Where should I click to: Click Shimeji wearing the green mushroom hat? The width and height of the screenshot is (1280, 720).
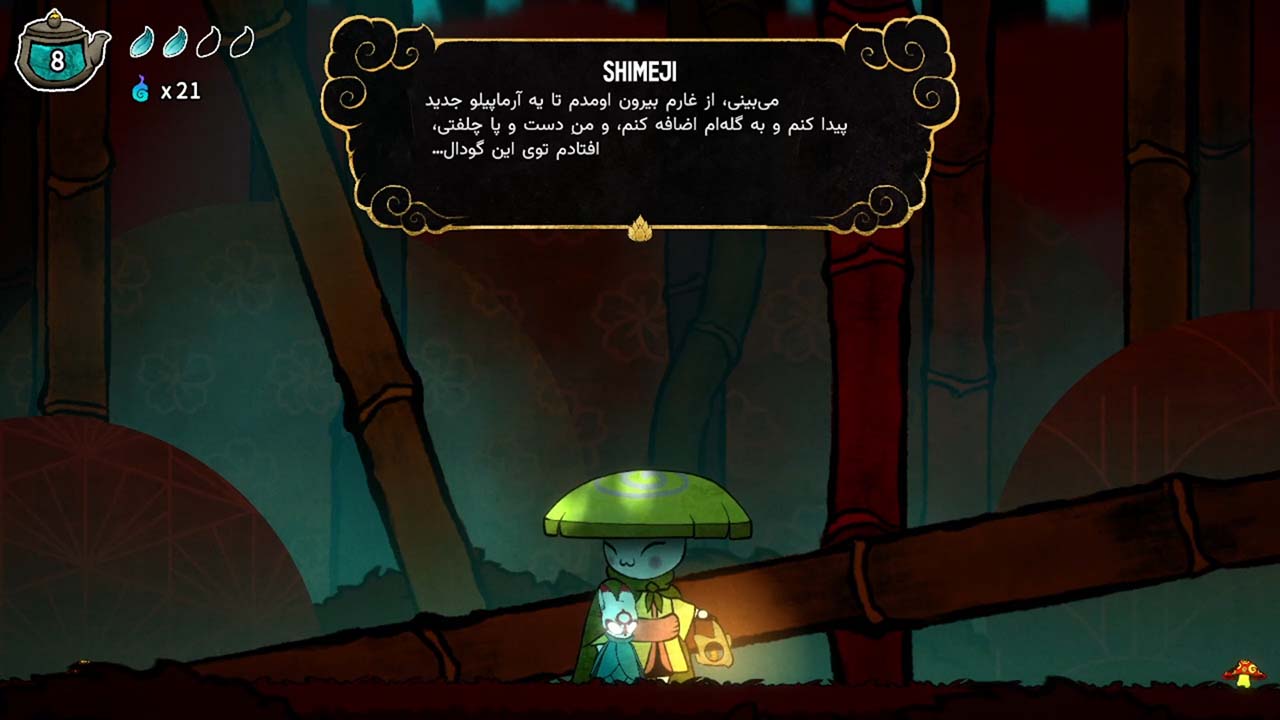point(645,560)
